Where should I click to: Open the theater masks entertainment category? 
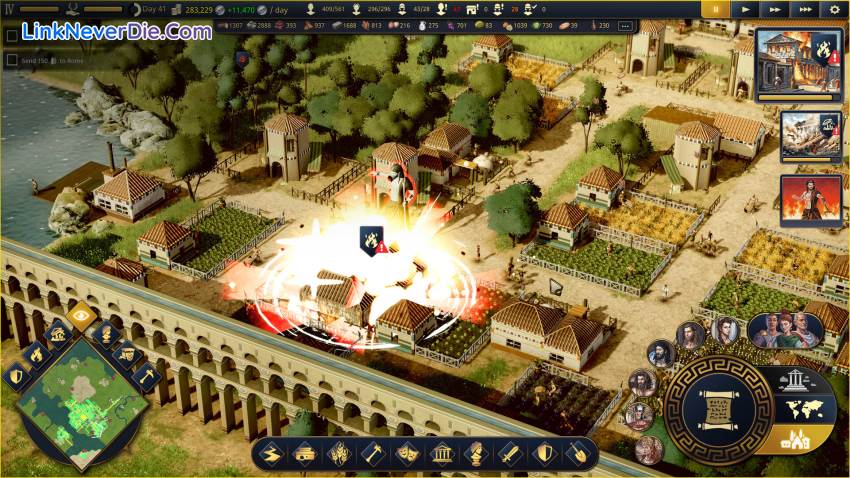407,454
